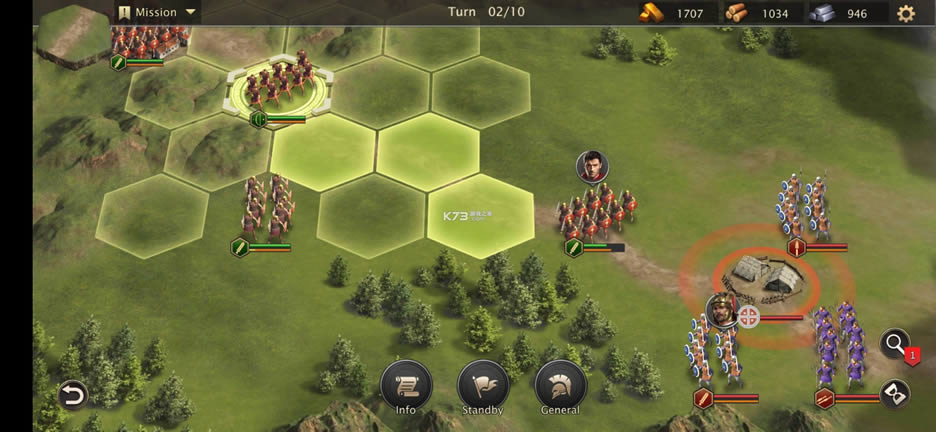Click the undo arrow button
The height and width of the screenshot is (432, 936).
tap(72, 395)
